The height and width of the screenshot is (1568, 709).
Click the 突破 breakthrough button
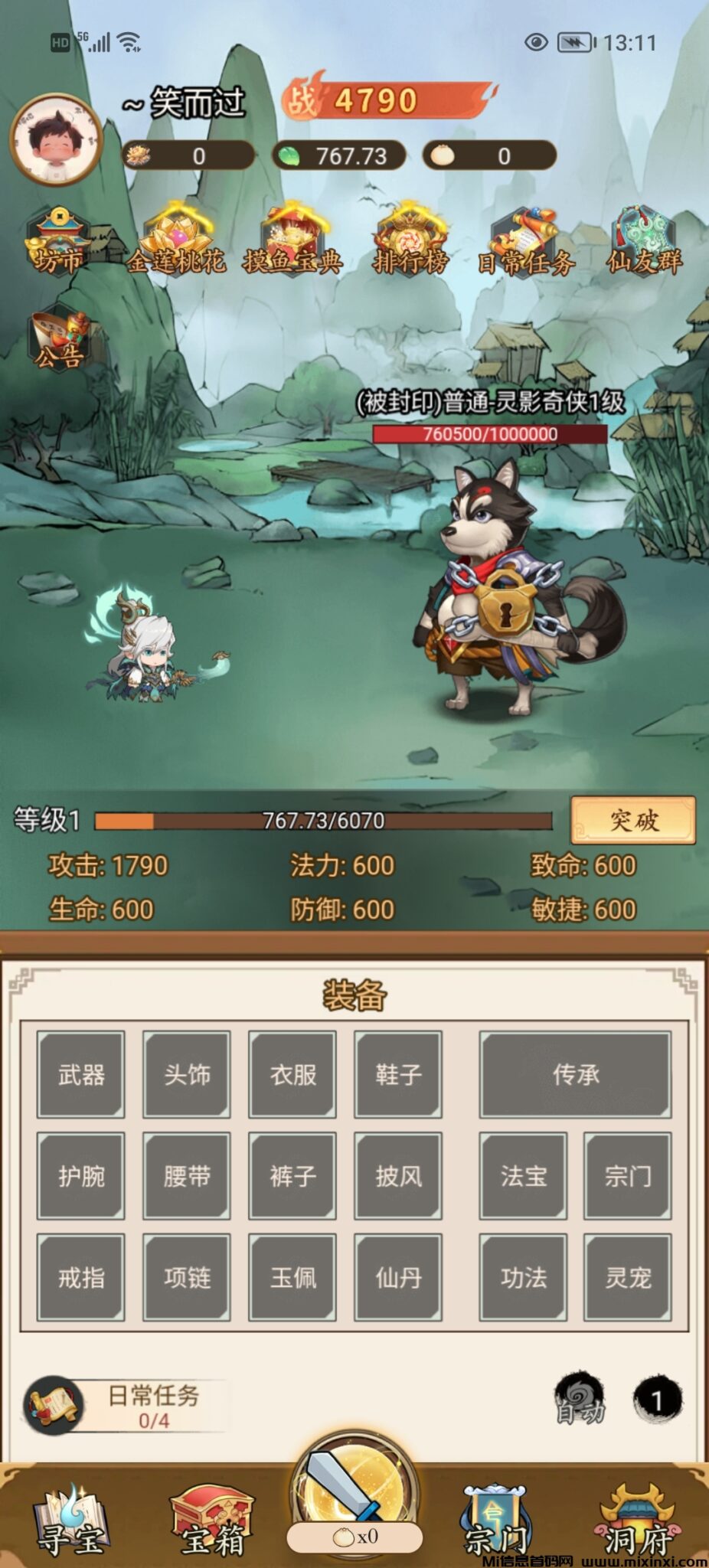632,820
